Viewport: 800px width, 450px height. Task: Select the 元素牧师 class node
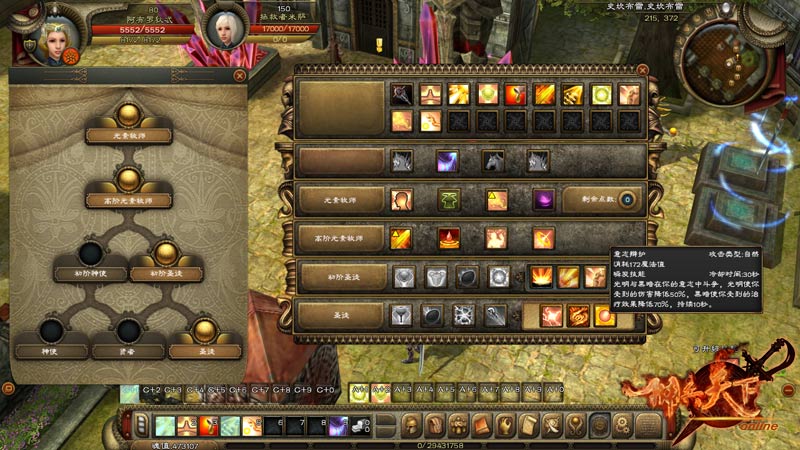point(127,135)
